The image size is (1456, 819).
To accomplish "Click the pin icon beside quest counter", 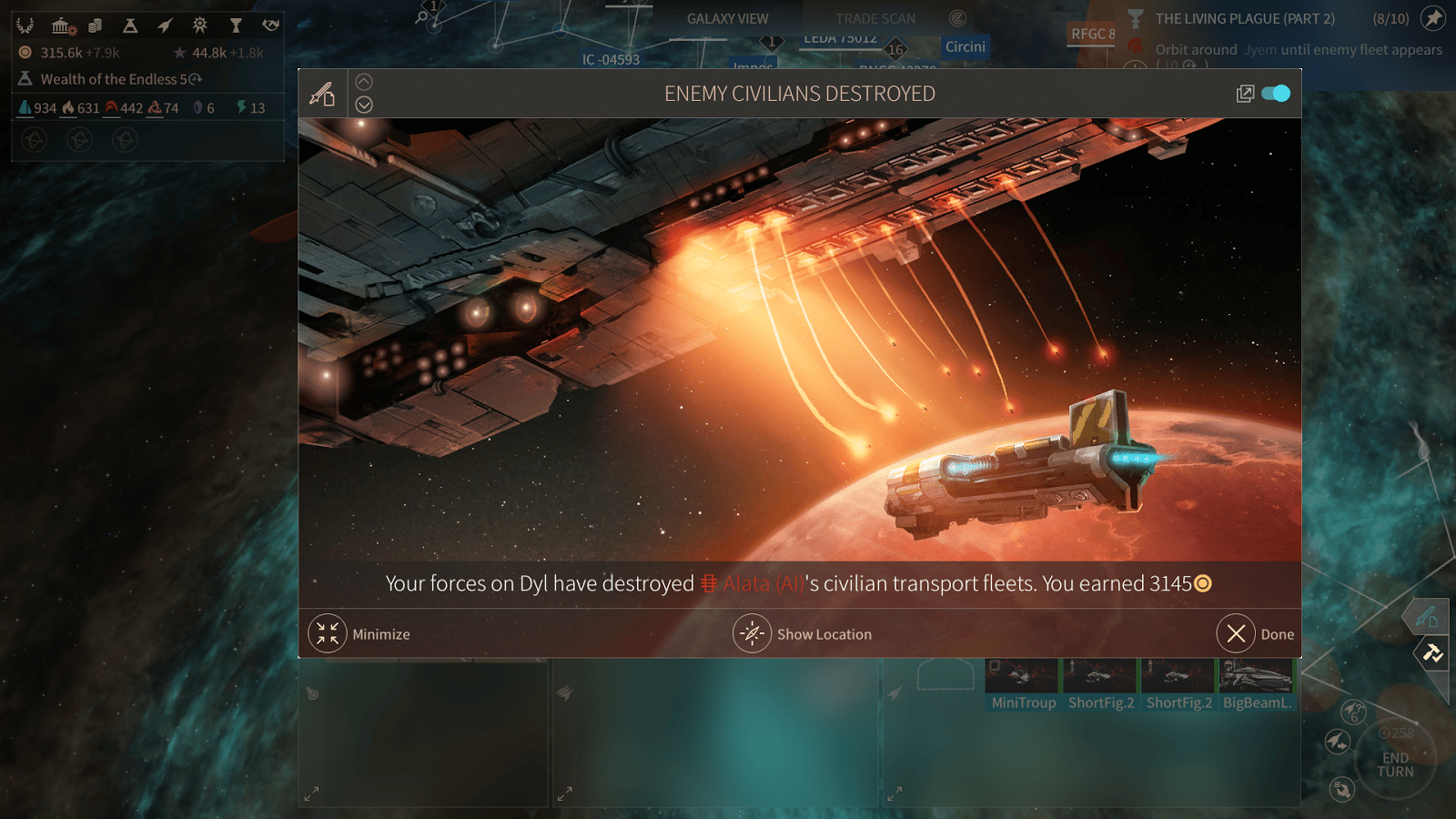I will coord(1433,18).
